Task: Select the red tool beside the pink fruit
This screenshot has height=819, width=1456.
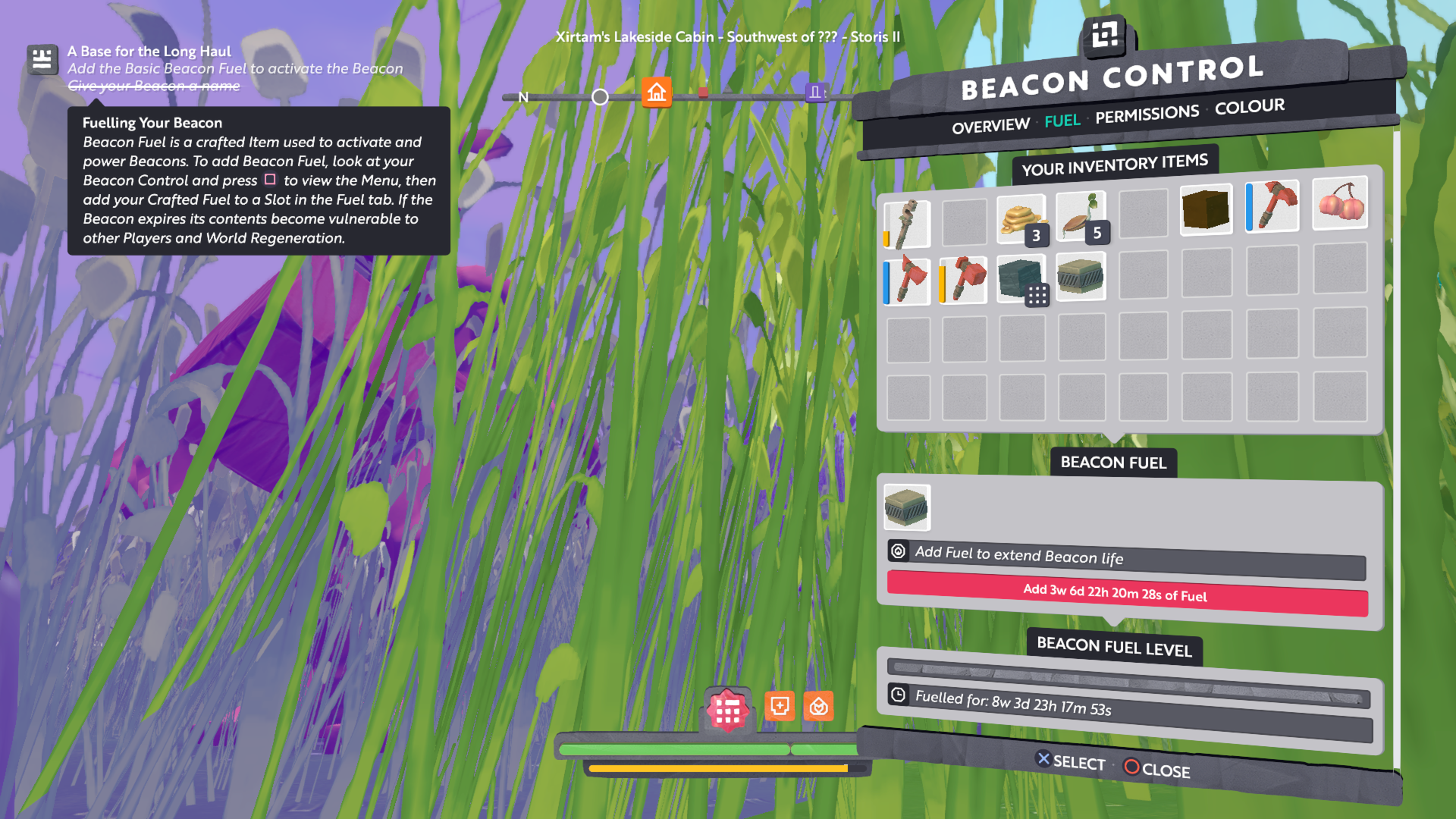Action: coord(1273,206)
